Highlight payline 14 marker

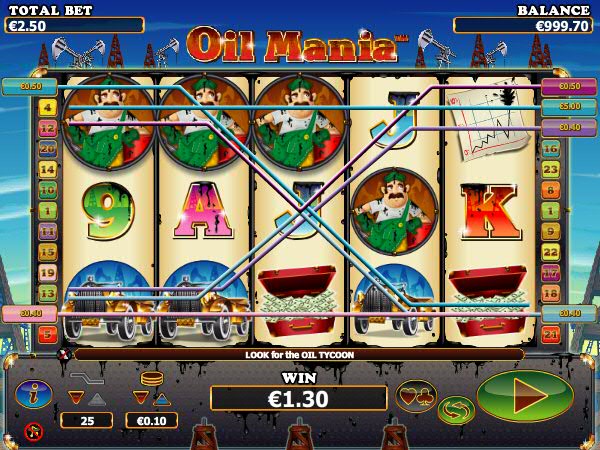click(x=47, y=170)
